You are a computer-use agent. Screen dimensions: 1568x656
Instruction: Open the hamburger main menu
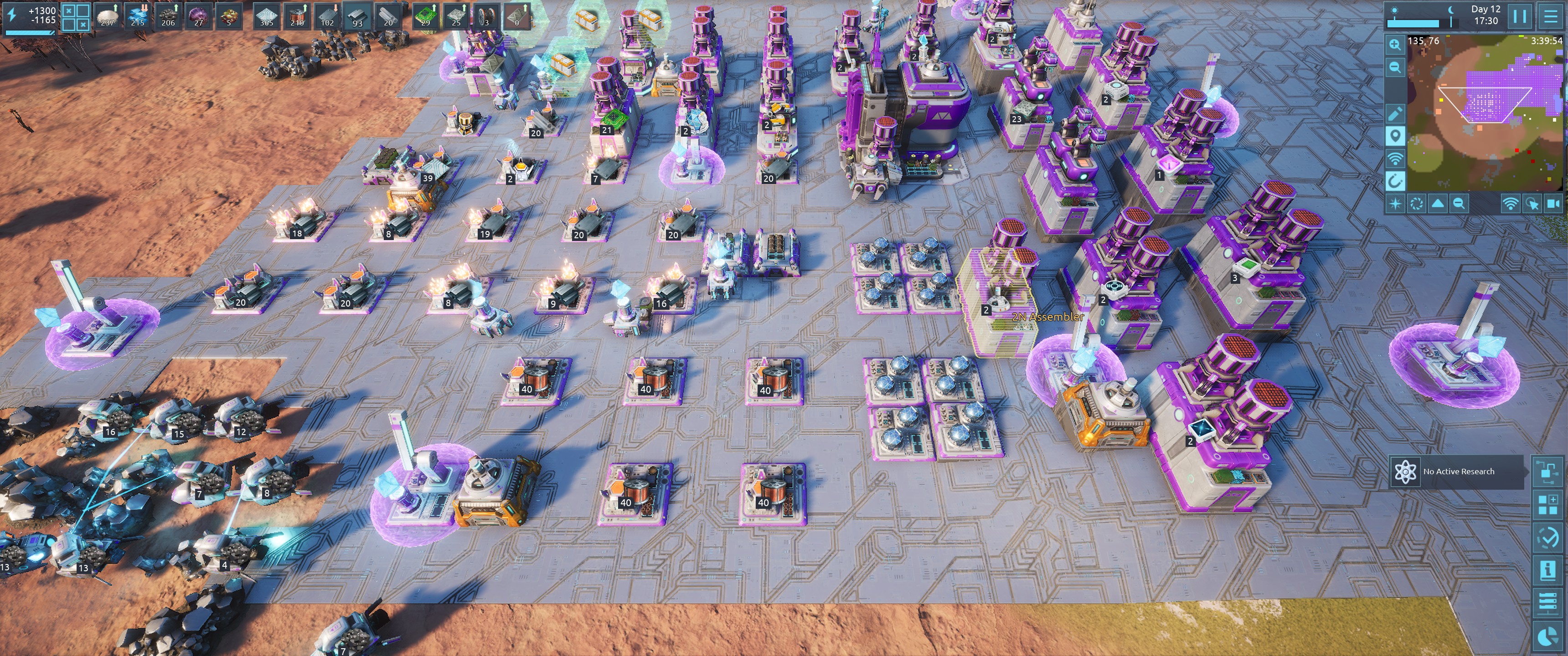pos(1550,16)
